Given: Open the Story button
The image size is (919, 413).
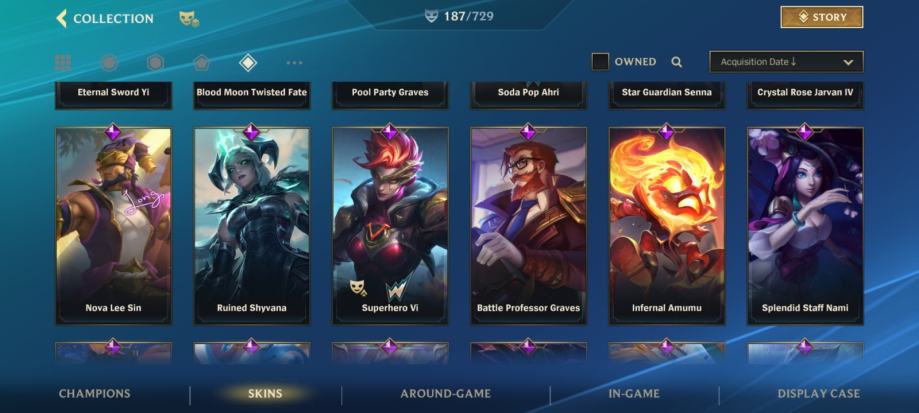Looking at the screenshot, I should coord(821,17).
